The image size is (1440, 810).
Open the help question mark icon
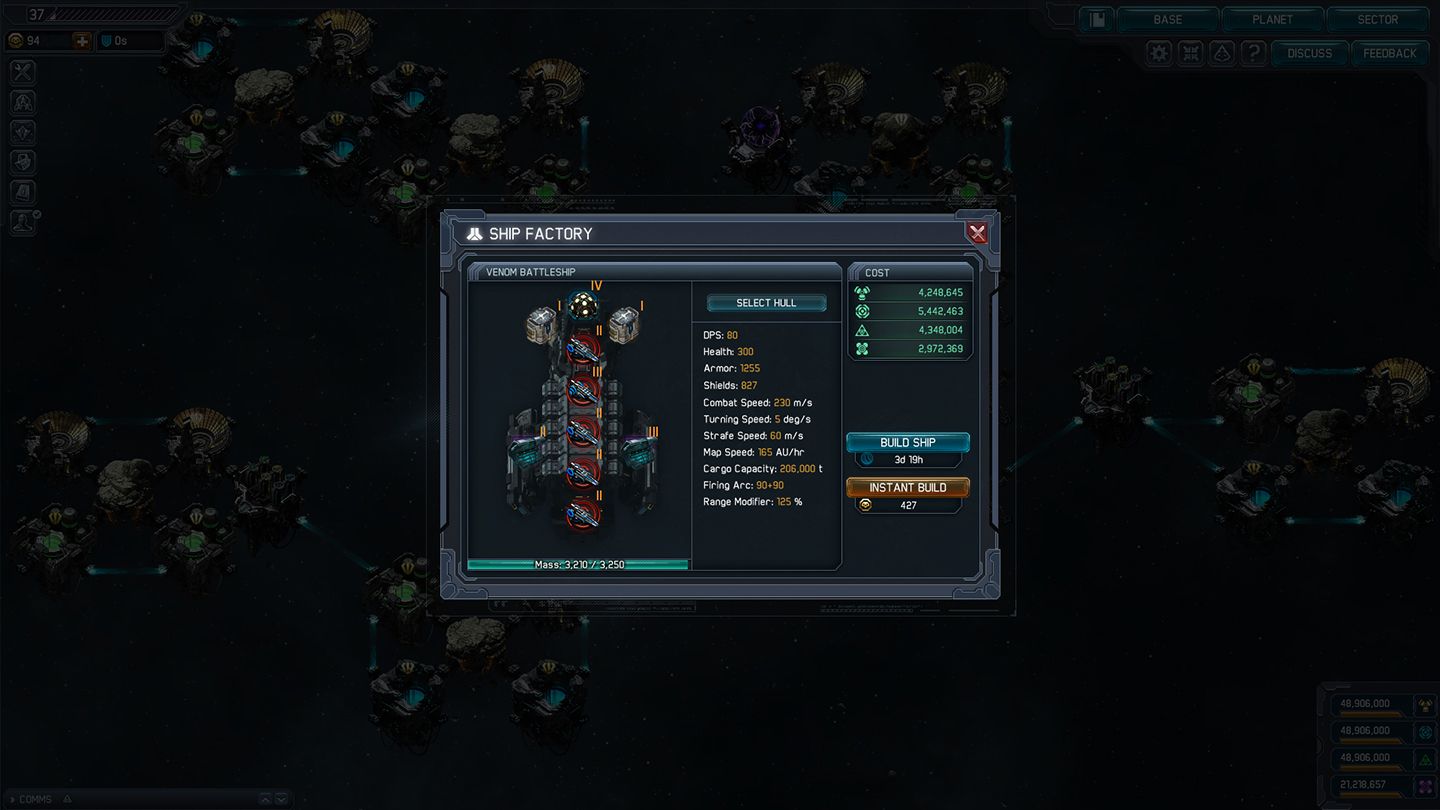point(1254,52)
